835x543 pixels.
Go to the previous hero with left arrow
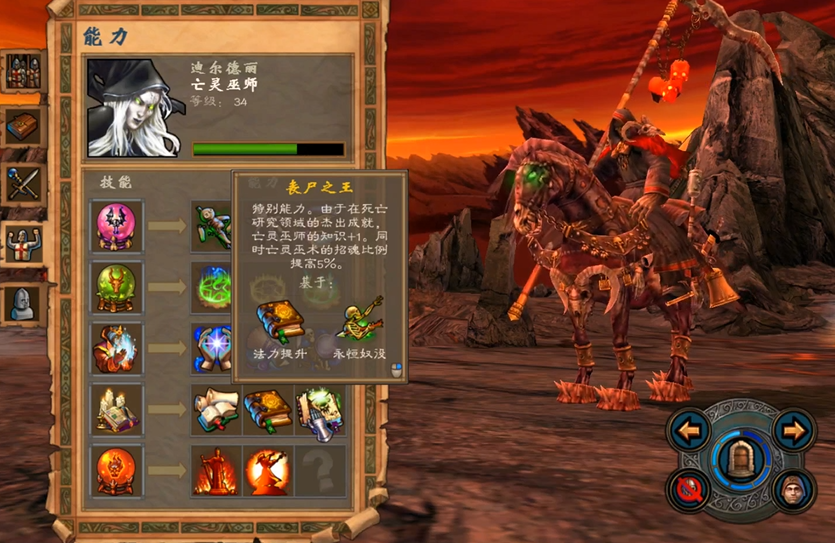click(x=690, y=431)
